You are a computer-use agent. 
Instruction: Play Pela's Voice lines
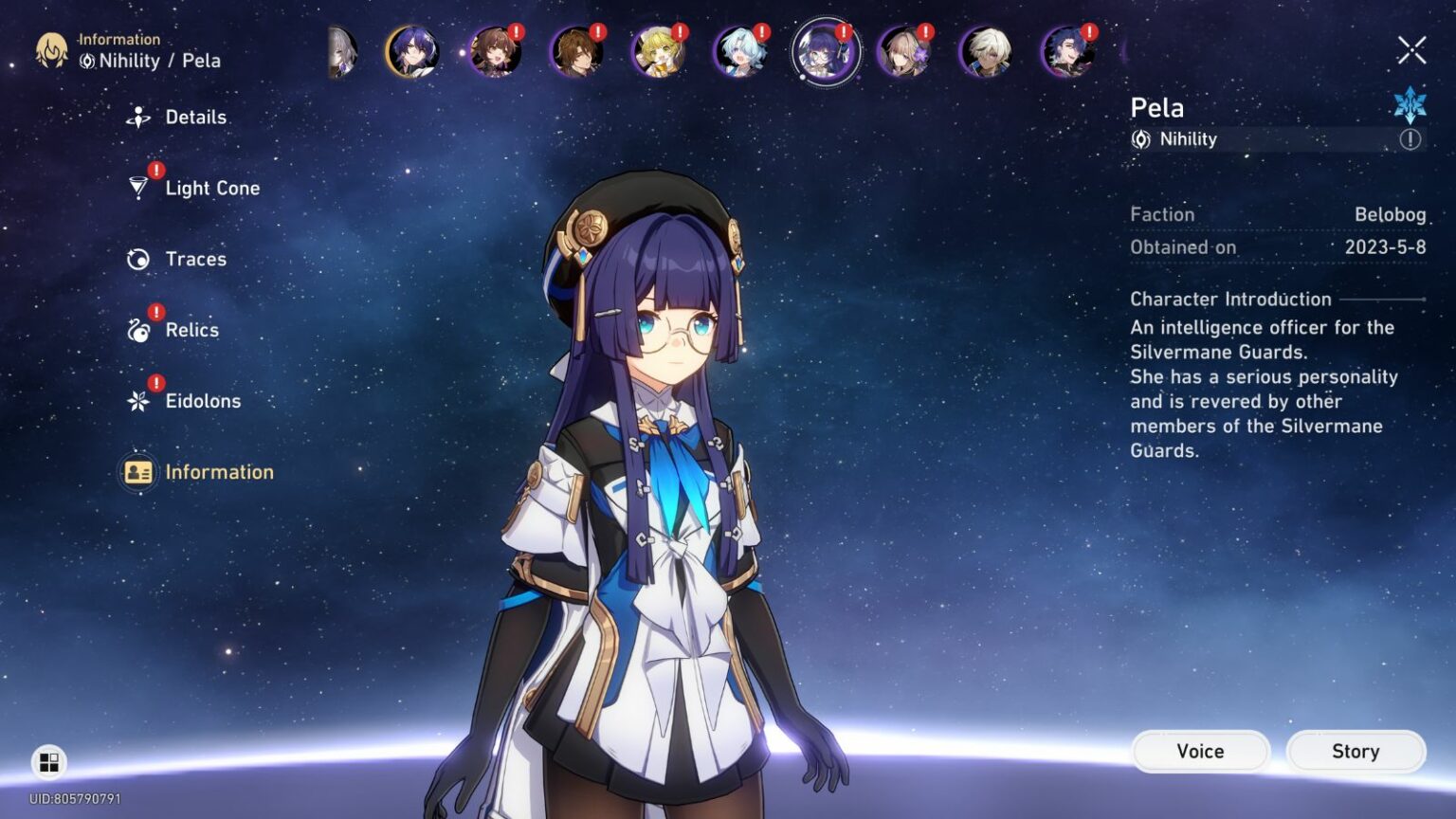coord(1199,751)
